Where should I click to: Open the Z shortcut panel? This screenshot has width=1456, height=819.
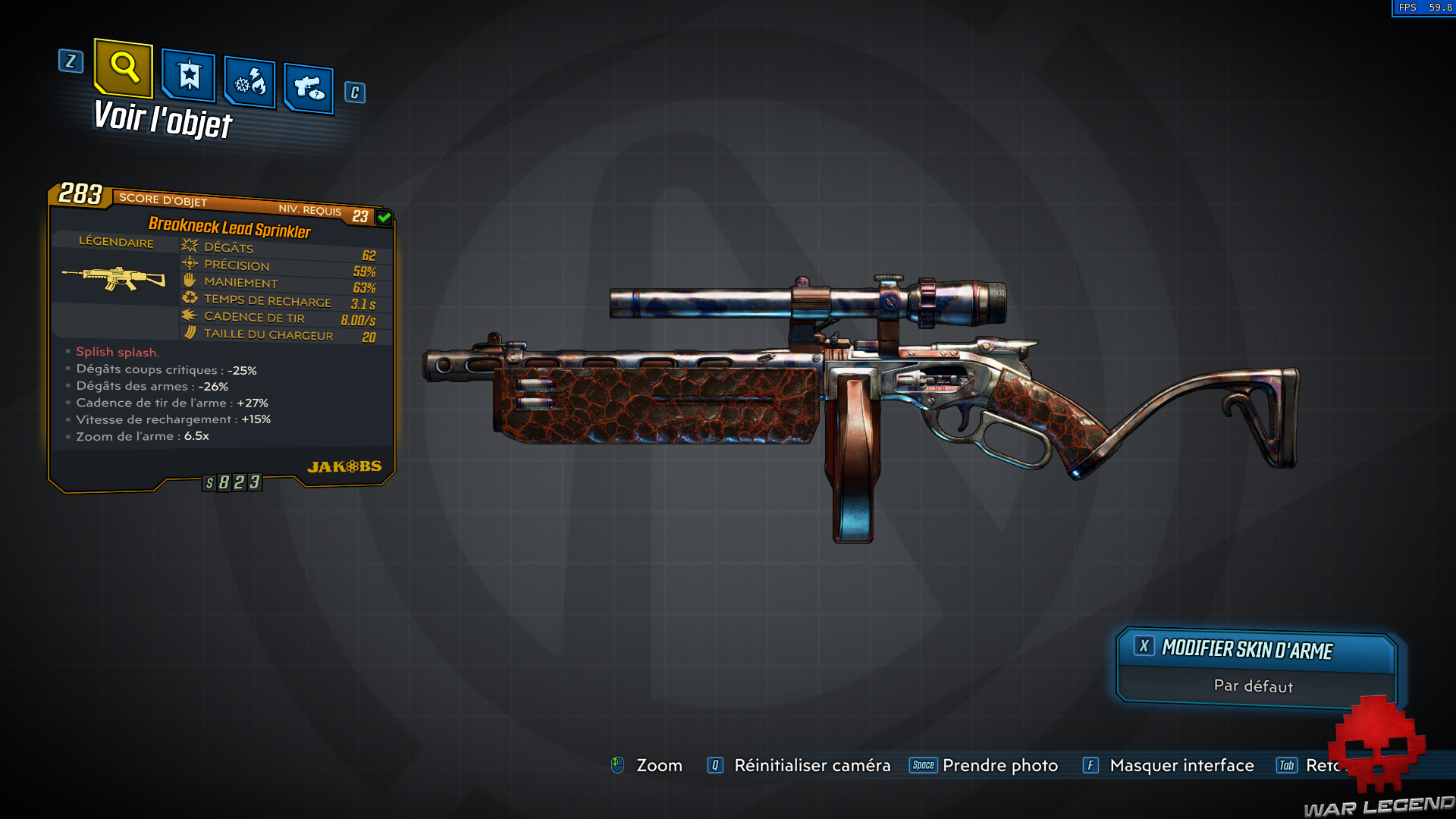pos(71,63)
